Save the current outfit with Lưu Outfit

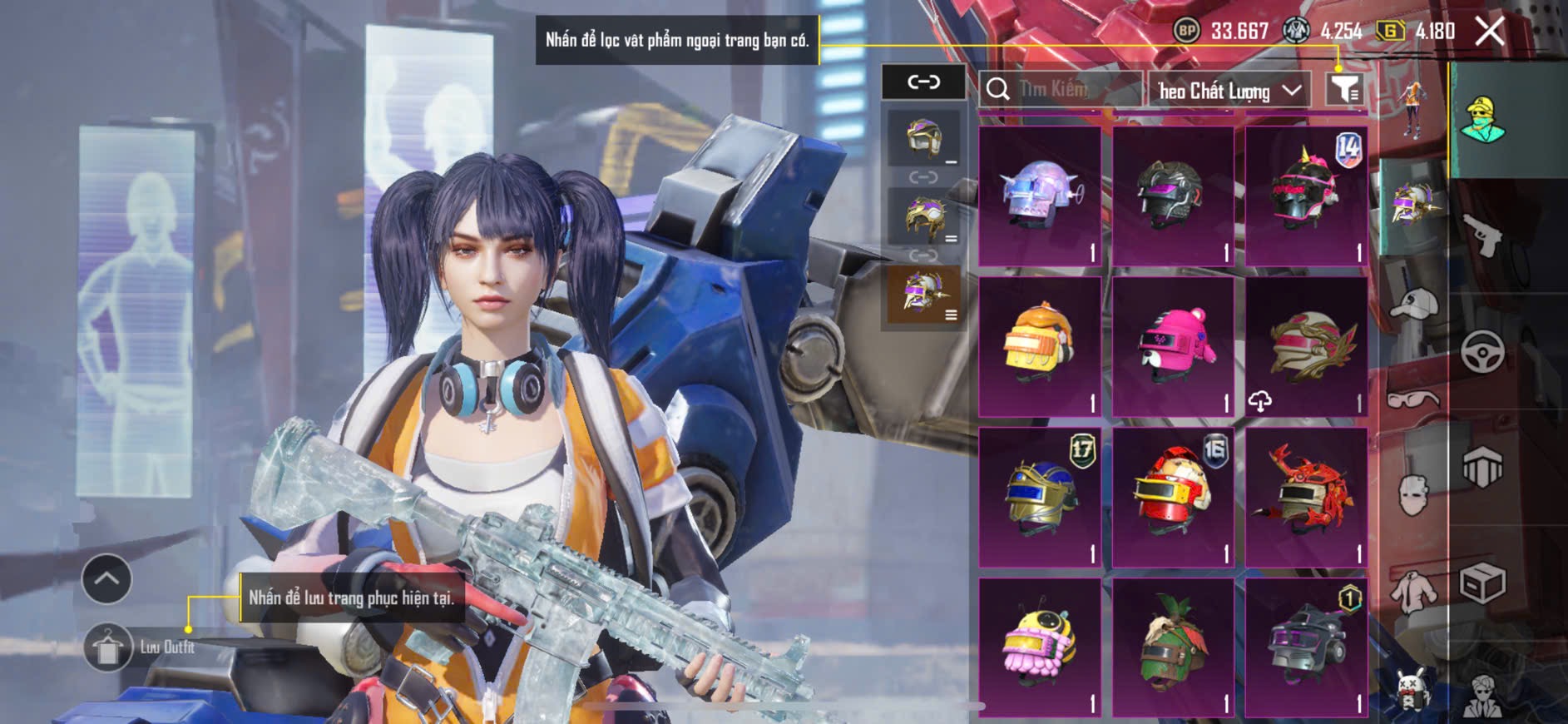click(108, 647)
